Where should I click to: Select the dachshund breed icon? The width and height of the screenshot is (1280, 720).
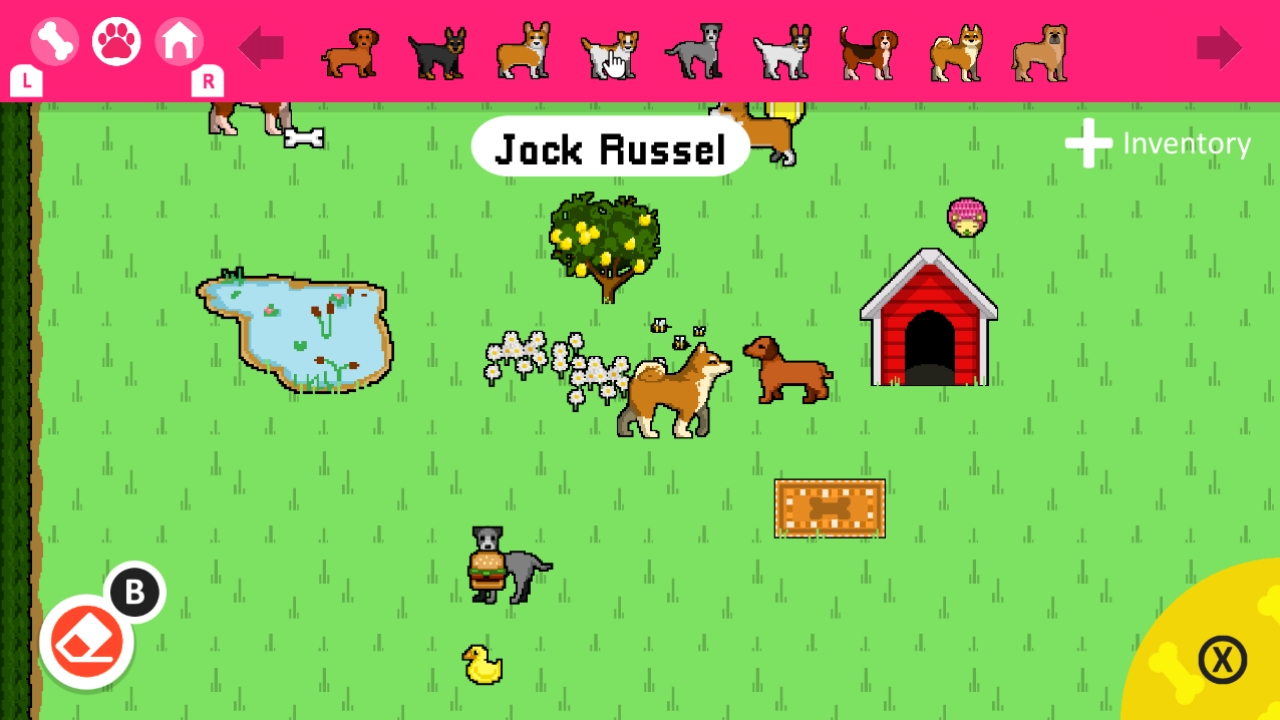(x=349, y=50)
